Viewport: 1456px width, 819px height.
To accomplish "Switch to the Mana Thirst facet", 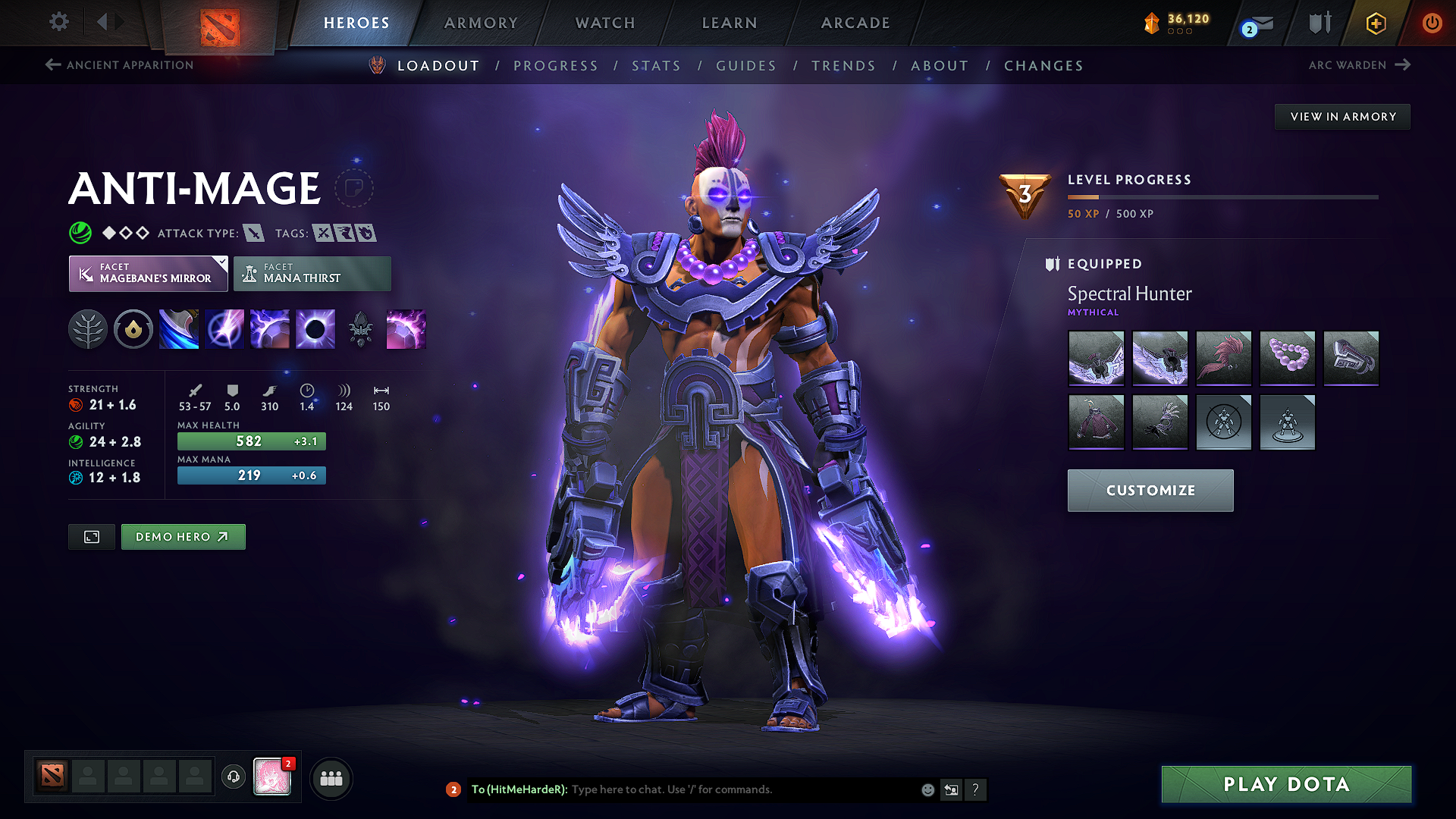I will pos(312,273).
